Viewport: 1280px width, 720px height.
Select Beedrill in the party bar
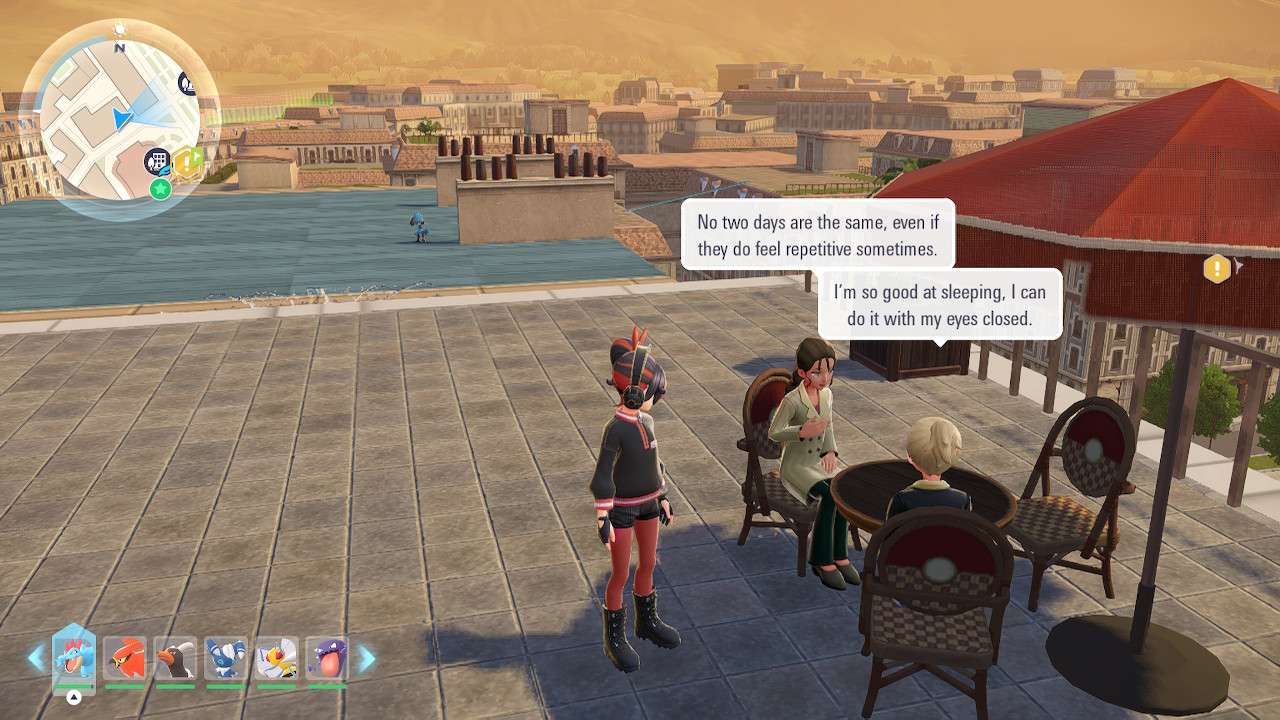tap(276, 659)
